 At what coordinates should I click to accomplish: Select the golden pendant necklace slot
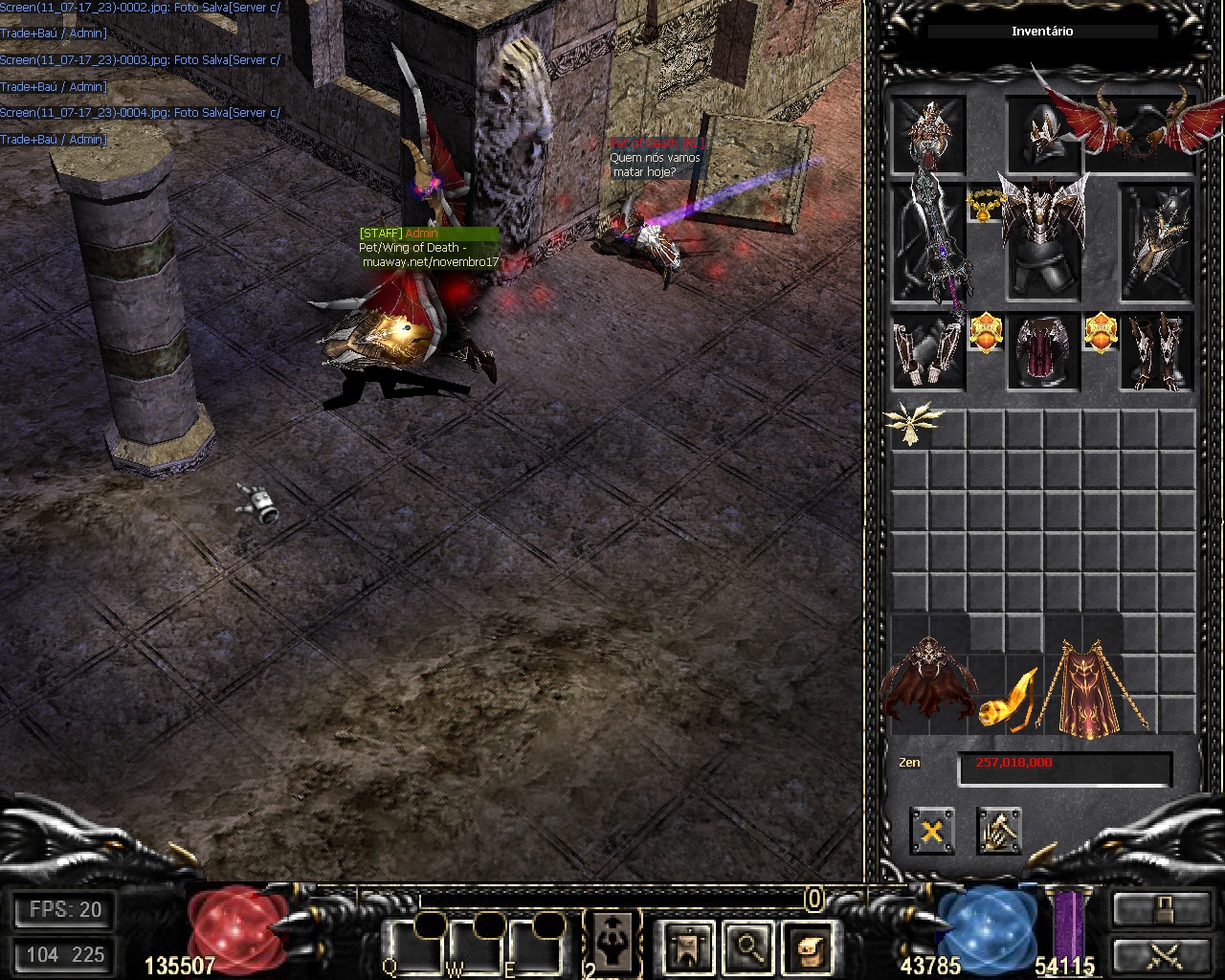pyautogui.click(x=983, y=205)
